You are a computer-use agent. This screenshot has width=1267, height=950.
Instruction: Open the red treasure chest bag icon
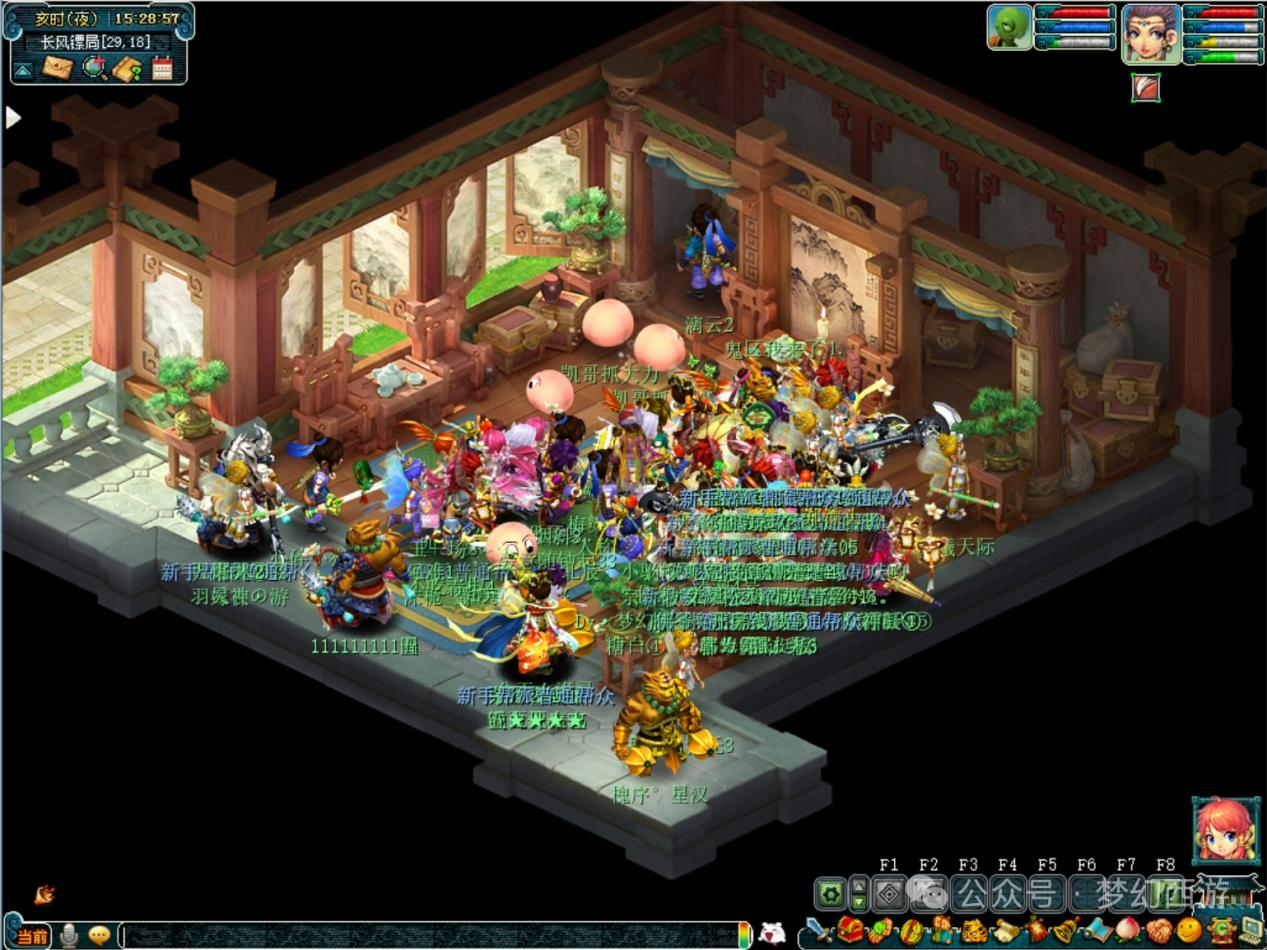click(x=850, y=931)
